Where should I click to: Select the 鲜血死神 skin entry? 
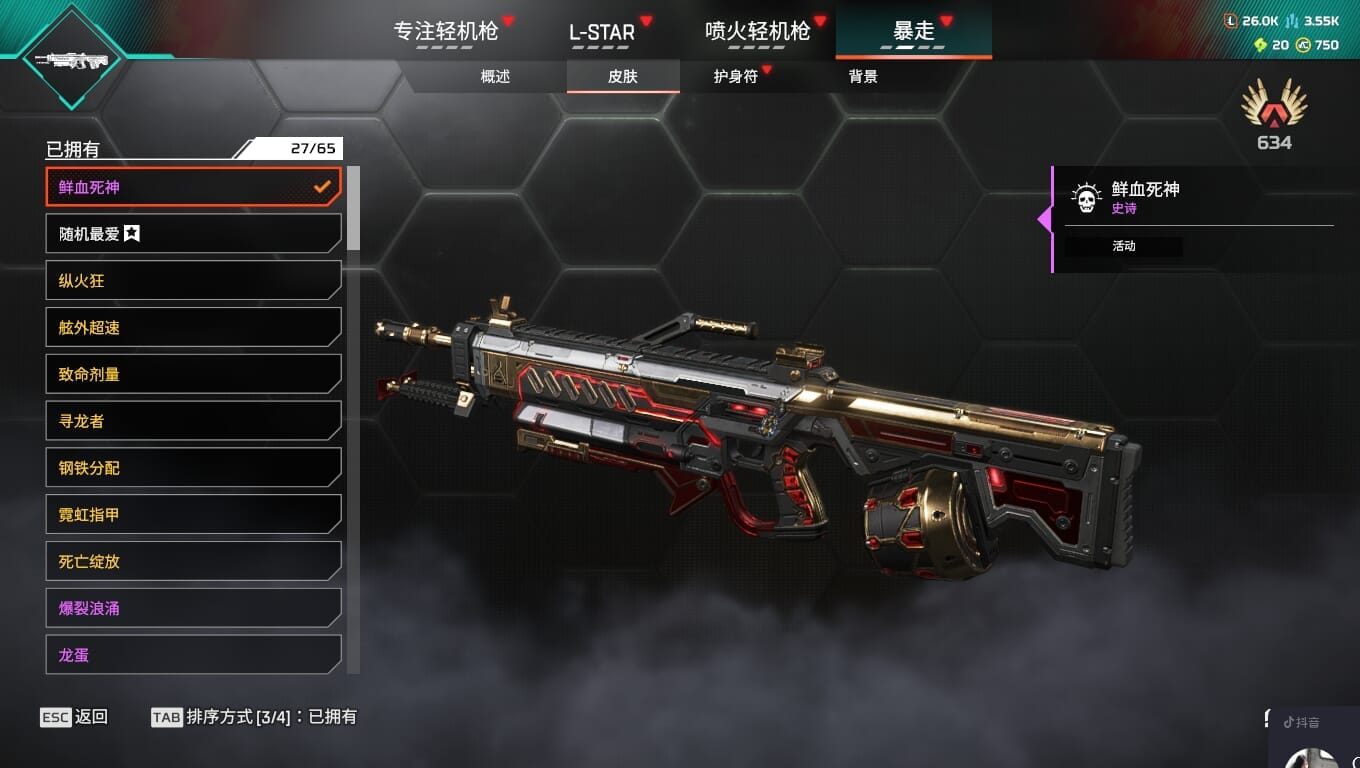point(193,187)
